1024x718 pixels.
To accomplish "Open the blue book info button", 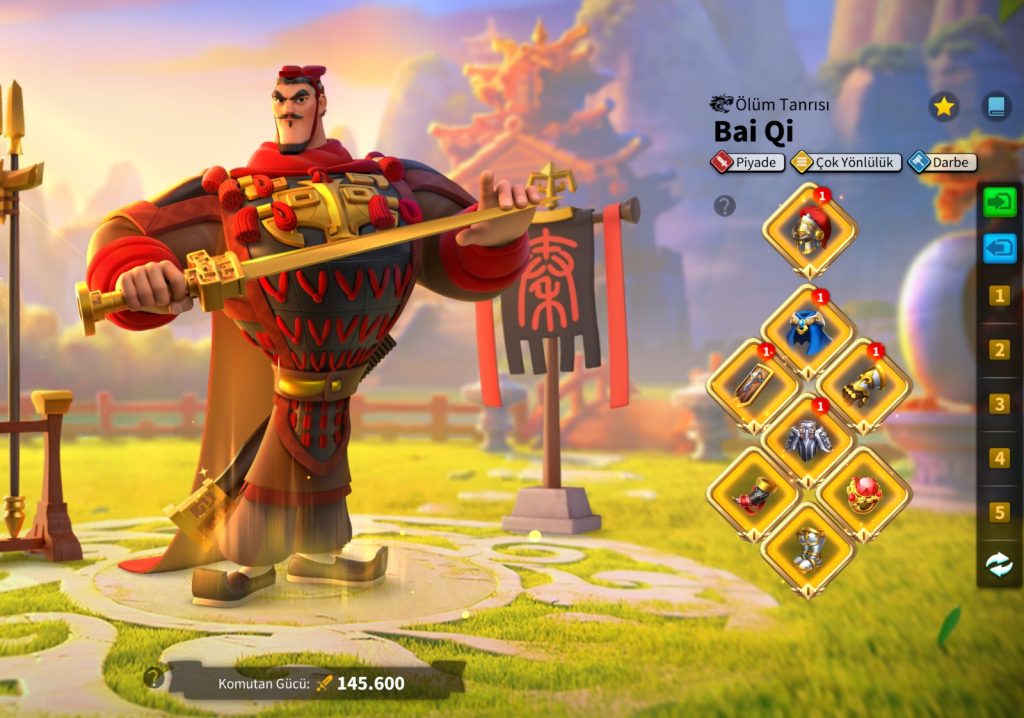I will pyautogui.click(x=995, y=106).
